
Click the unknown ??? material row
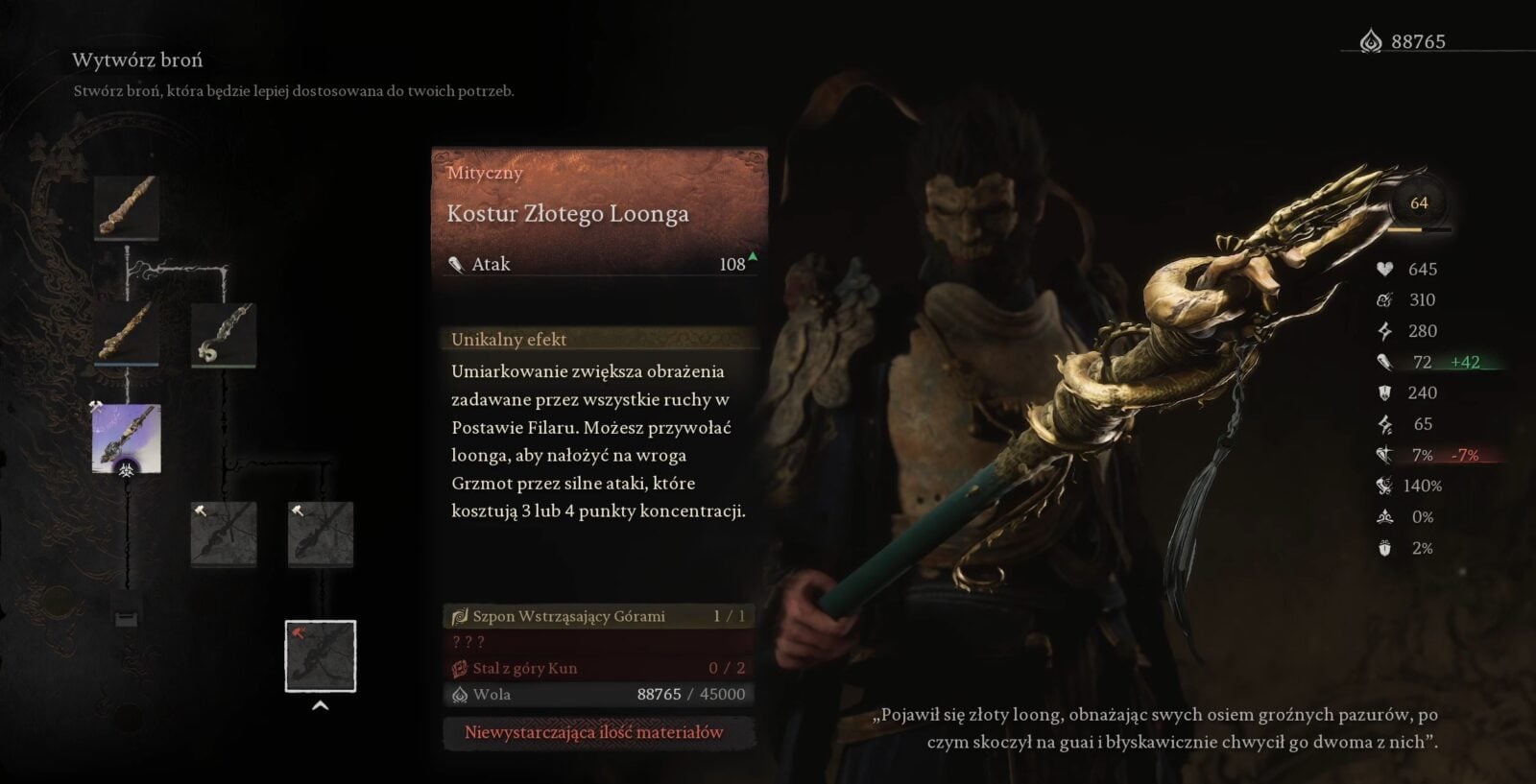(598, 642)
